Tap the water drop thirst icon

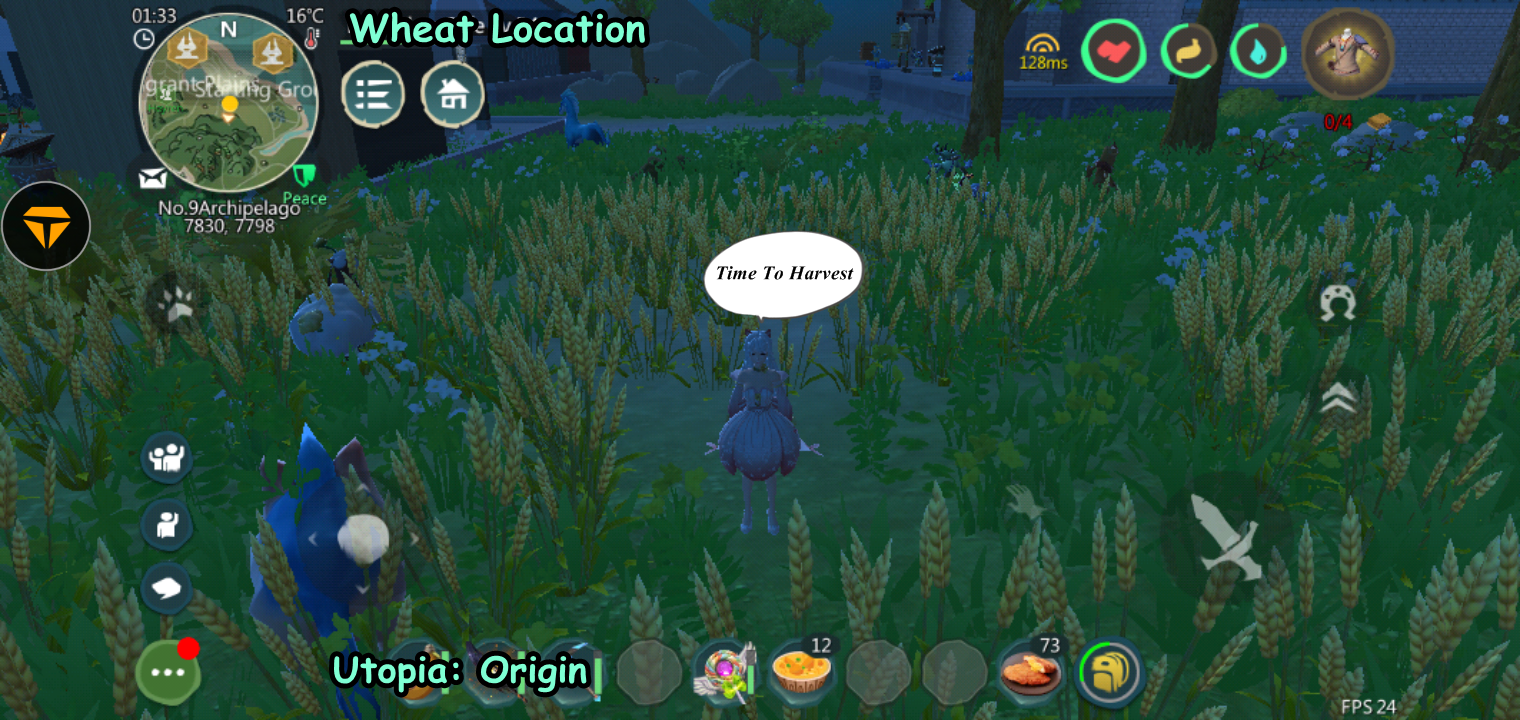click(1258, 49)
